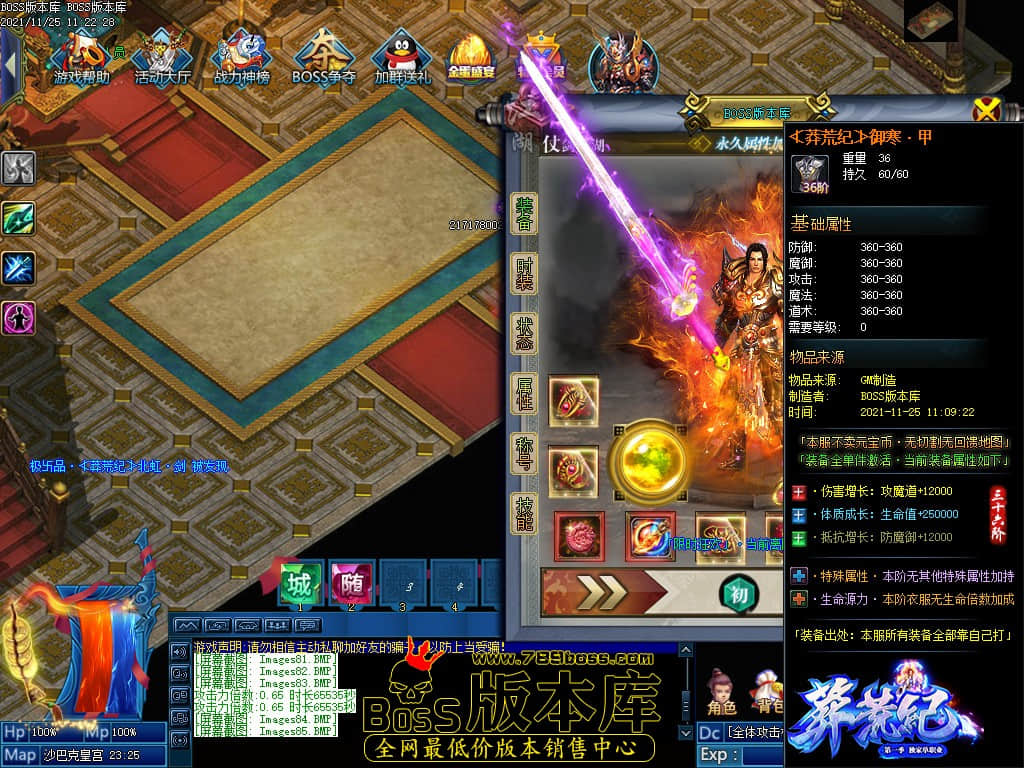Open the 角色 character menu
Viewport: 1024px width, 768px height.
[721, 693]
